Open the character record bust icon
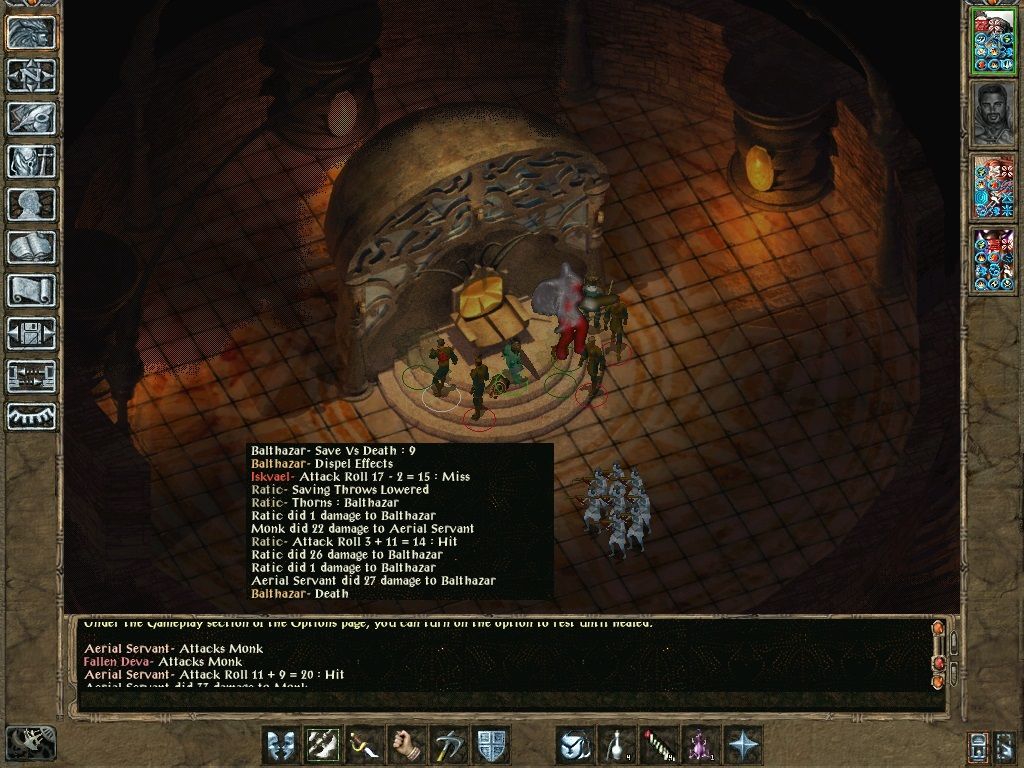 (x=31, y=204)
